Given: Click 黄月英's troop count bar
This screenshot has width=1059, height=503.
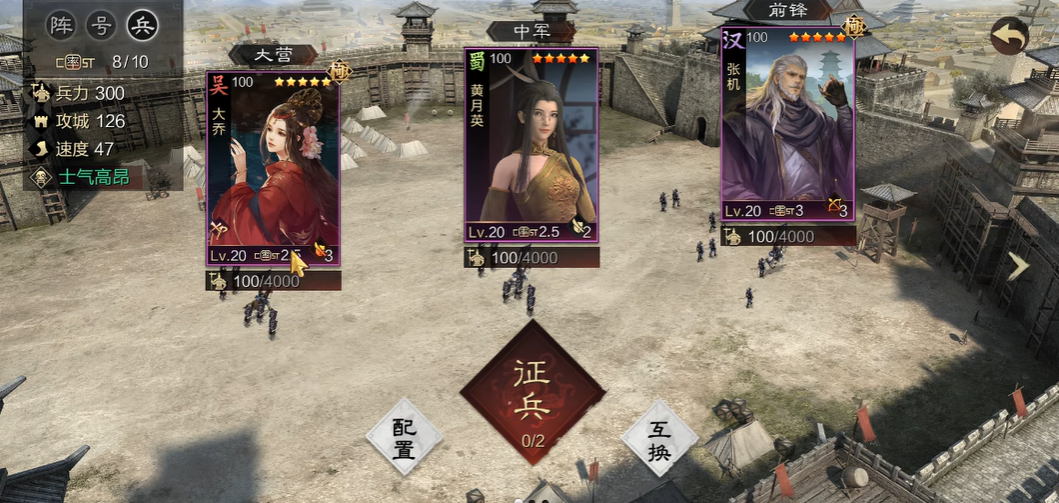Looking at the screenshot, I should (531, 258).
